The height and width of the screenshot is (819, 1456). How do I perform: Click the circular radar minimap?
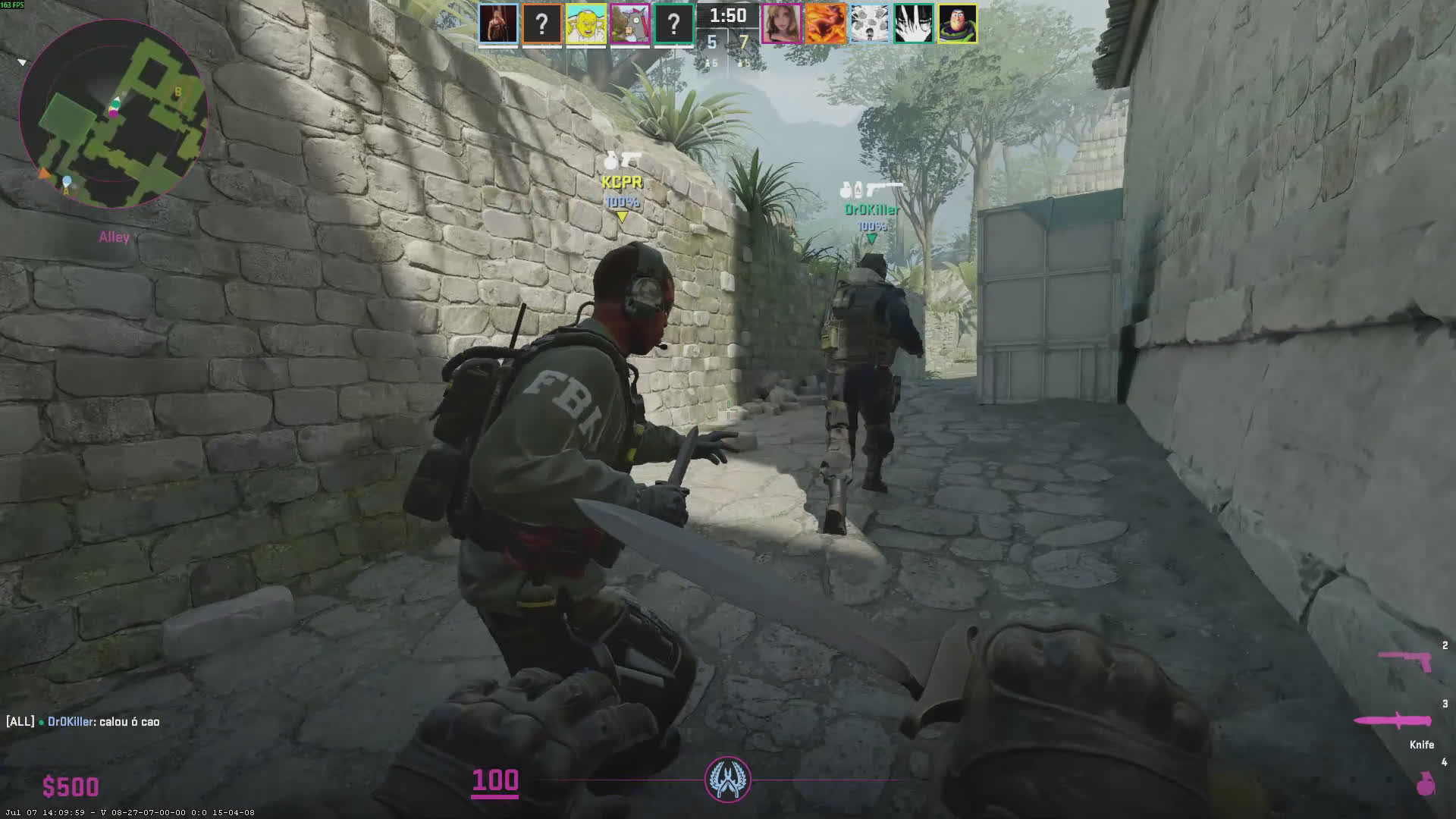point(114,114)
